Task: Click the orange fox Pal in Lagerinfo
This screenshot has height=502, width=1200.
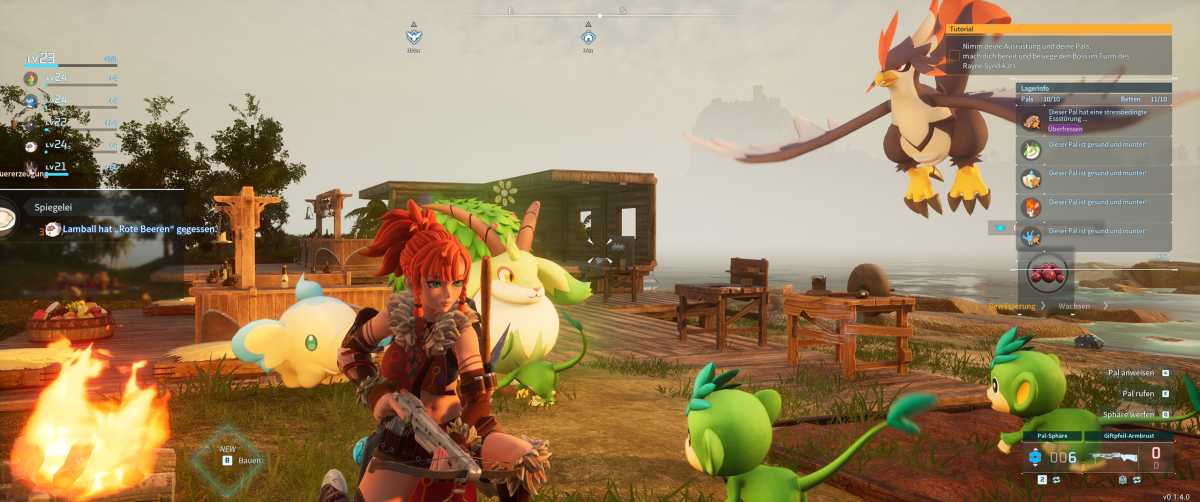Action: coord(1031,207)
